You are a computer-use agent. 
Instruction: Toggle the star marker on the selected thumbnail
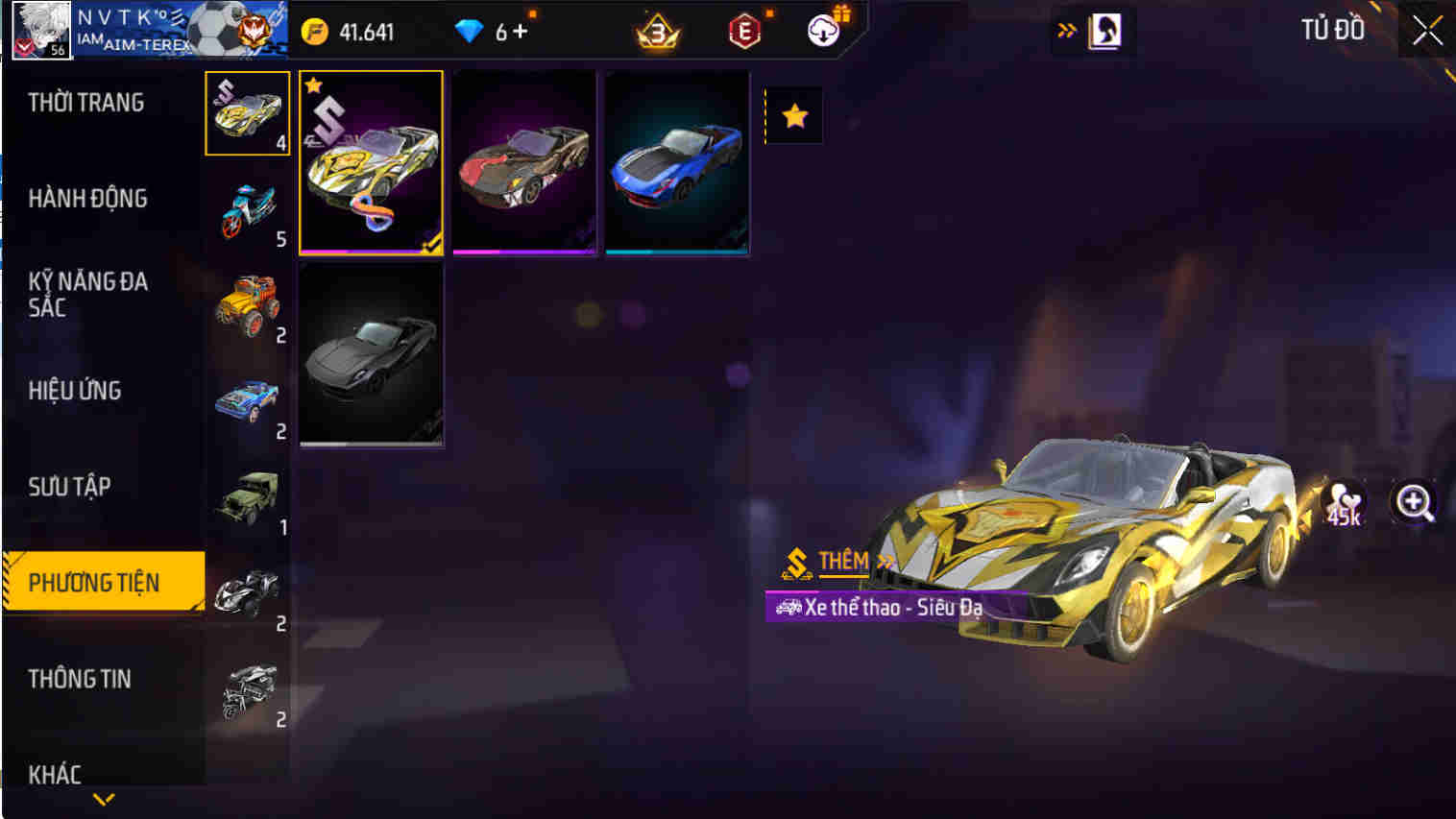(x=312, y=85)
